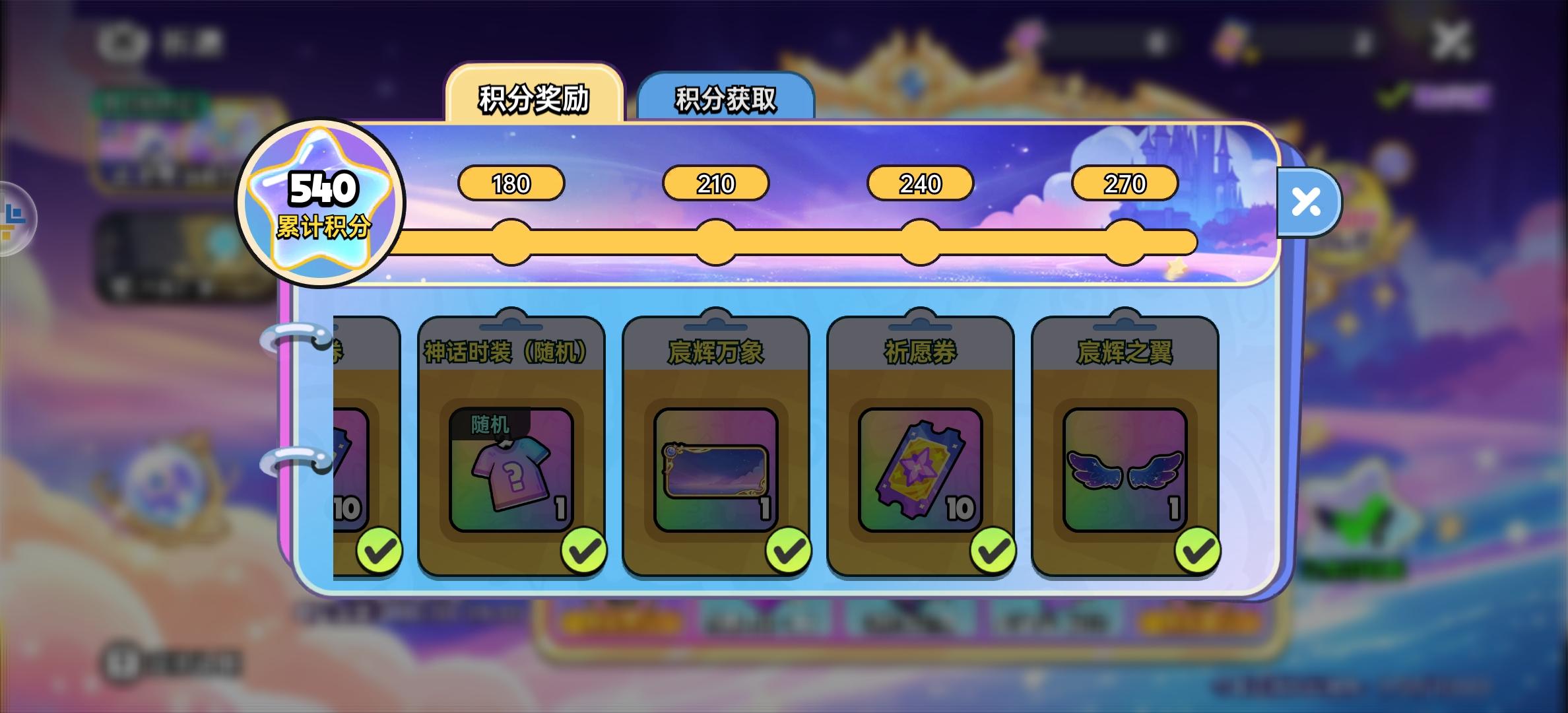This screenshot has height=713, width=1568.
Task: Switch to the 积分获取 tab
Action: click(x=724, y=97)
